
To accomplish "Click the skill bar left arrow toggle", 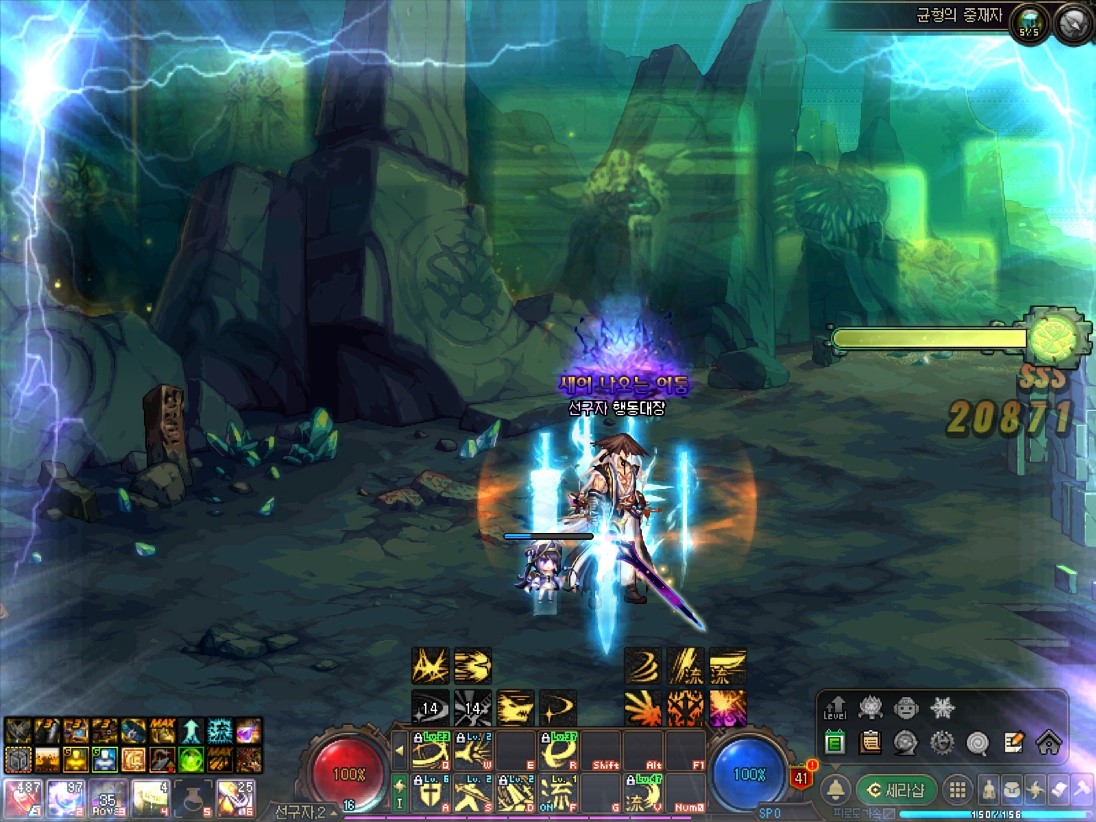I will tap(400, 749).
